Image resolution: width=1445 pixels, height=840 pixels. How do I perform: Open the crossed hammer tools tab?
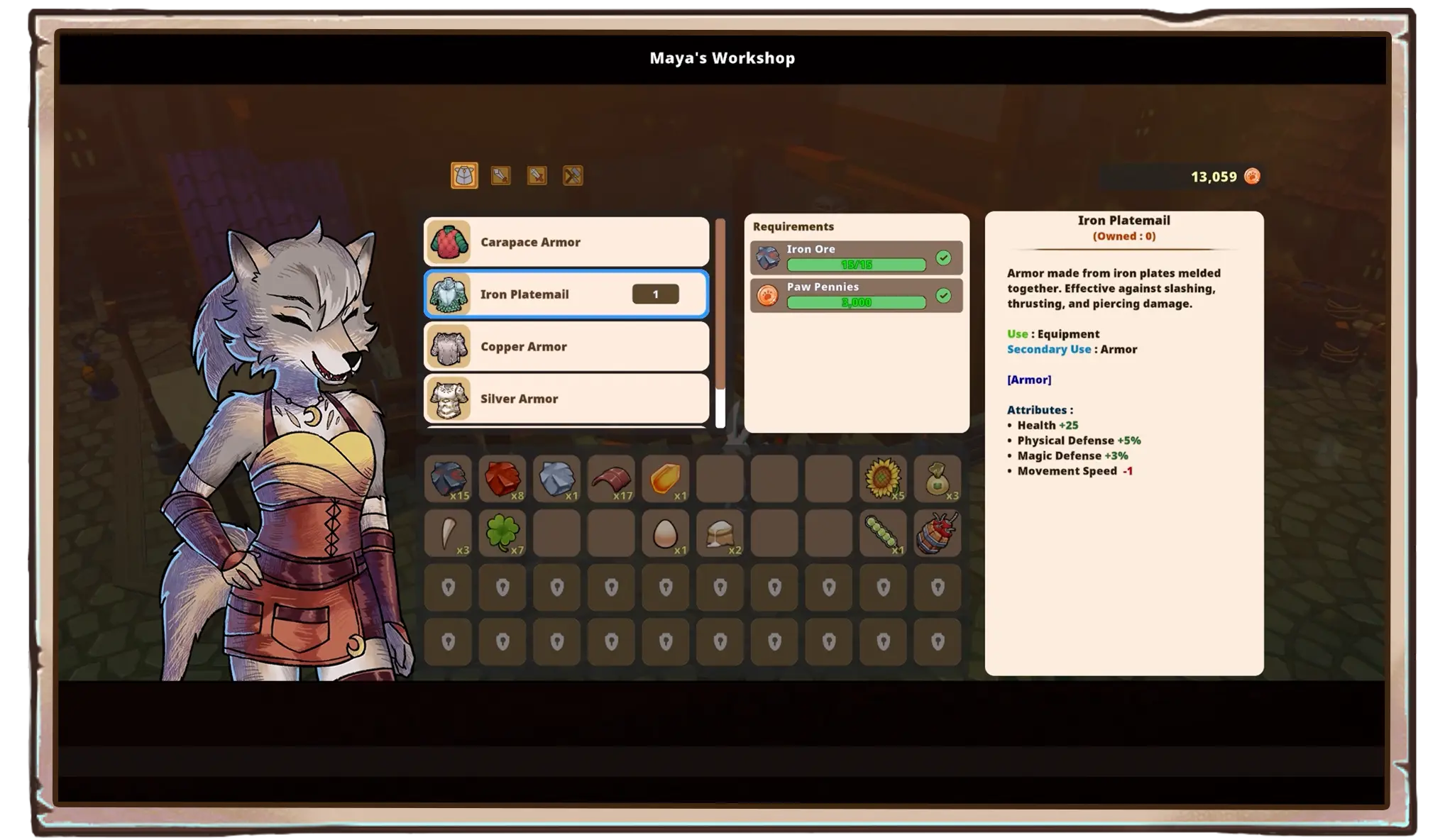[x=573, y=175]
